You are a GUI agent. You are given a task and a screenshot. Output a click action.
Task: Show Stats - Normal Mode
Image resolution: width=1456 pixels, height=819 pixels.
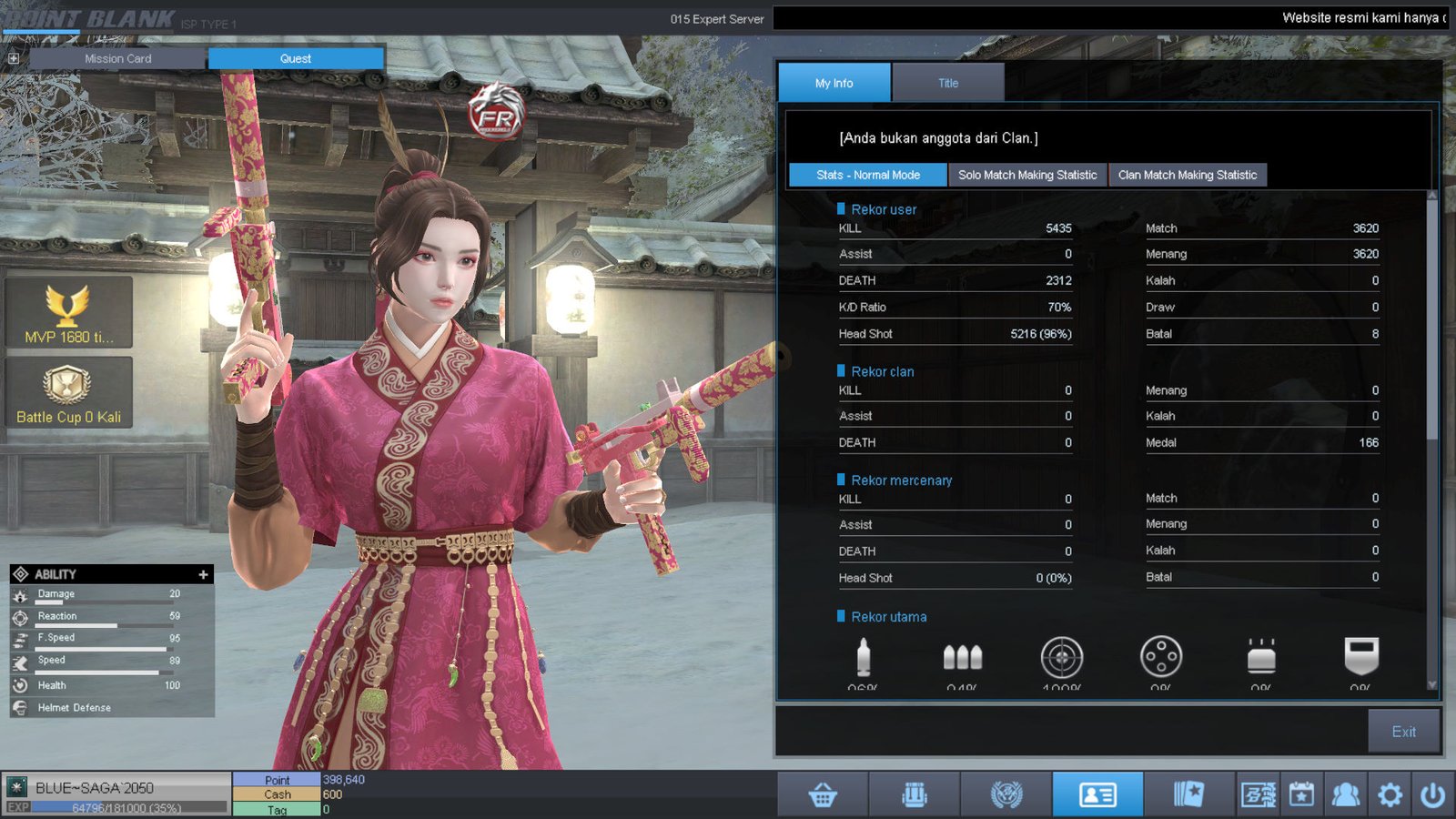click(x=867, y=175)
